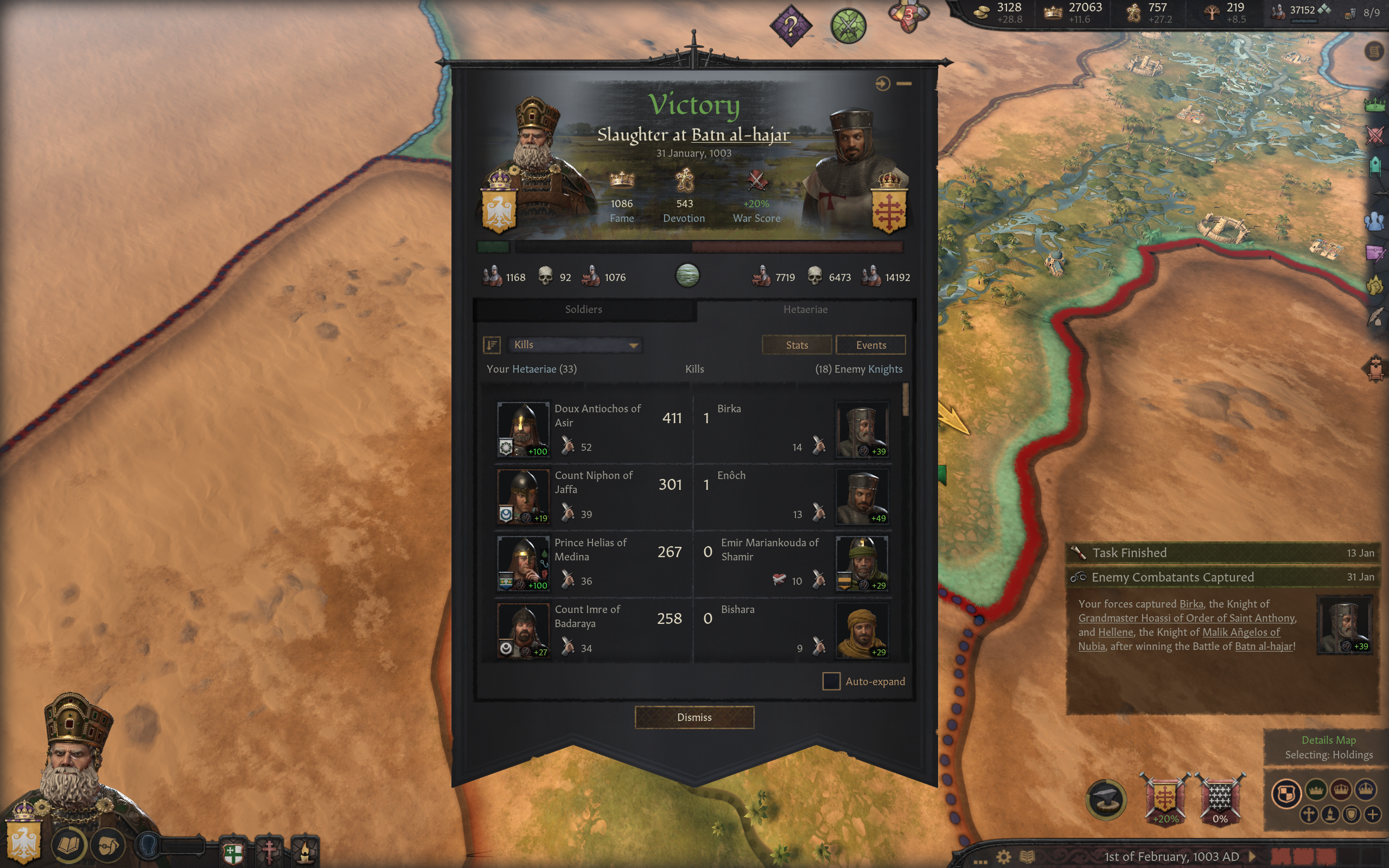Open enemy knight Birka's portrait
This screenshot has width=1389, height=868.
click(862, 429)
